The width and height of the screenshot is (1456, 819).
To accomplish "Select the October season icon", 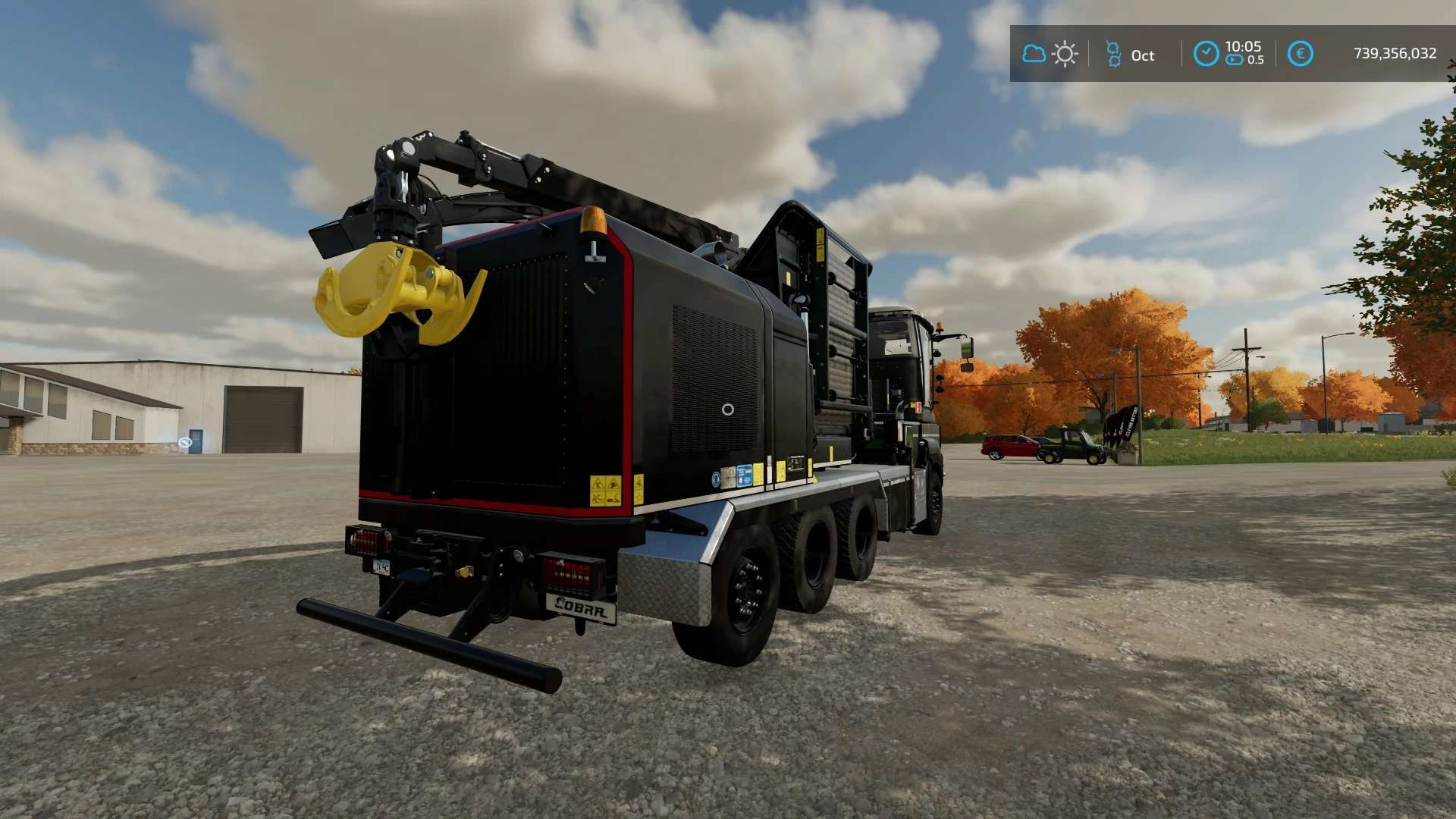I will [x=1113, y=54].
